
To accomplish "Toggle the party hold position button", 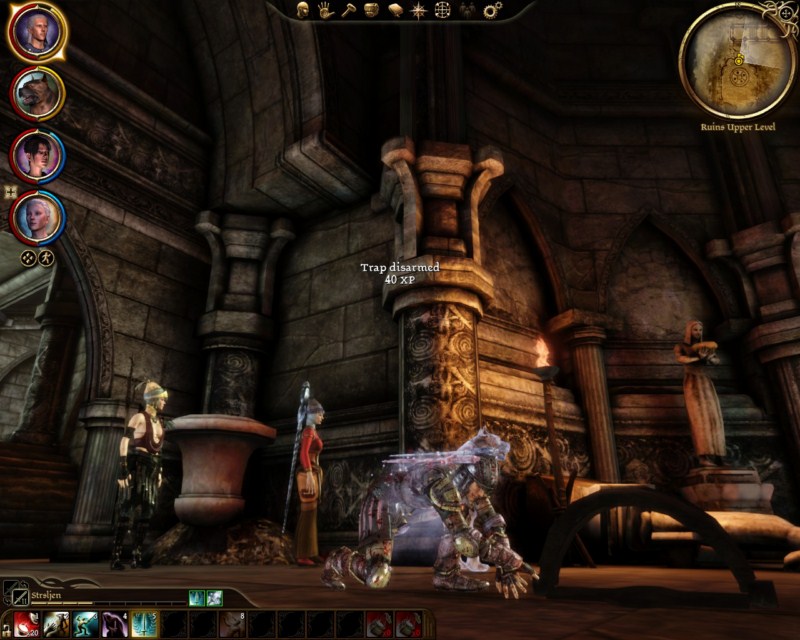I will point(46,257).
